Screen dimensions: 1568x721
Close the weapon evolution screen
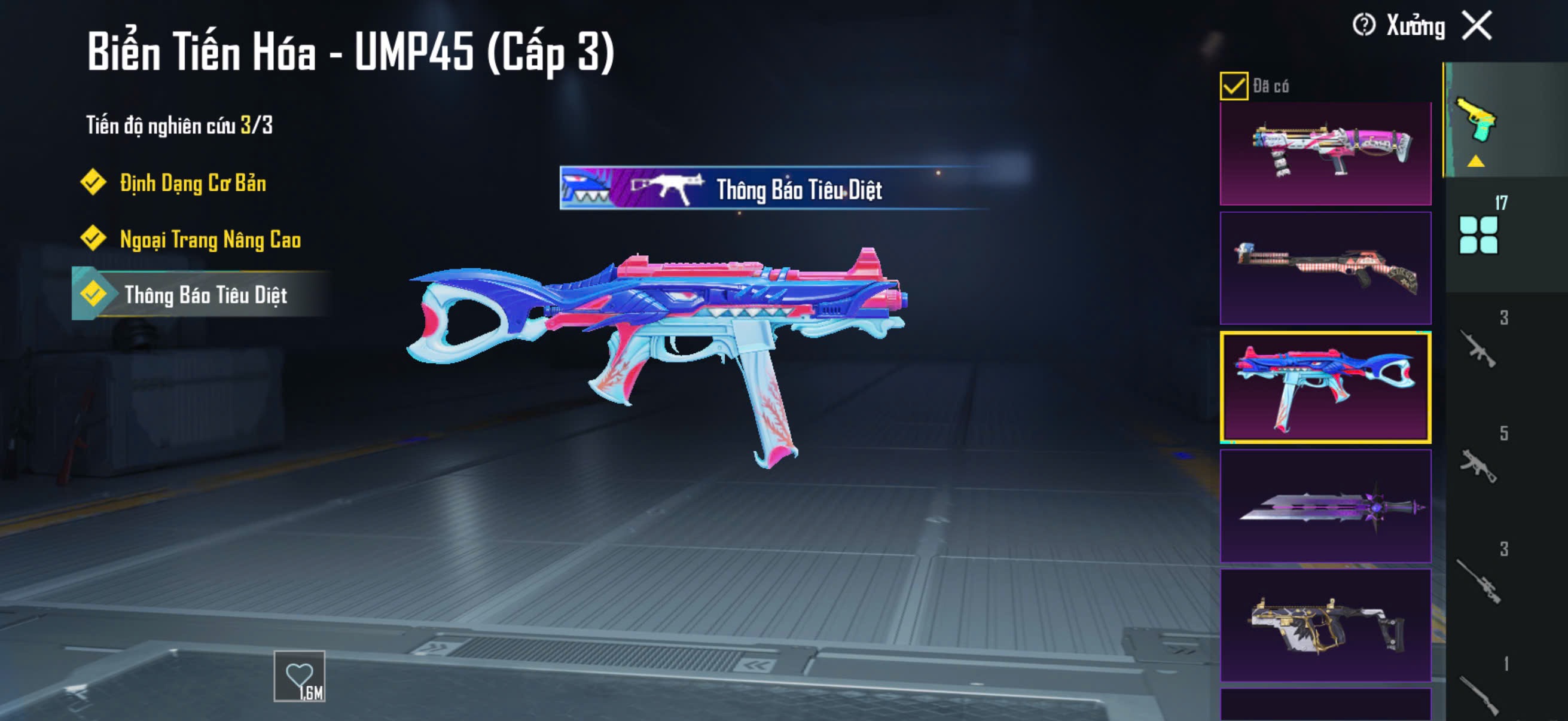pos(1477,26)
